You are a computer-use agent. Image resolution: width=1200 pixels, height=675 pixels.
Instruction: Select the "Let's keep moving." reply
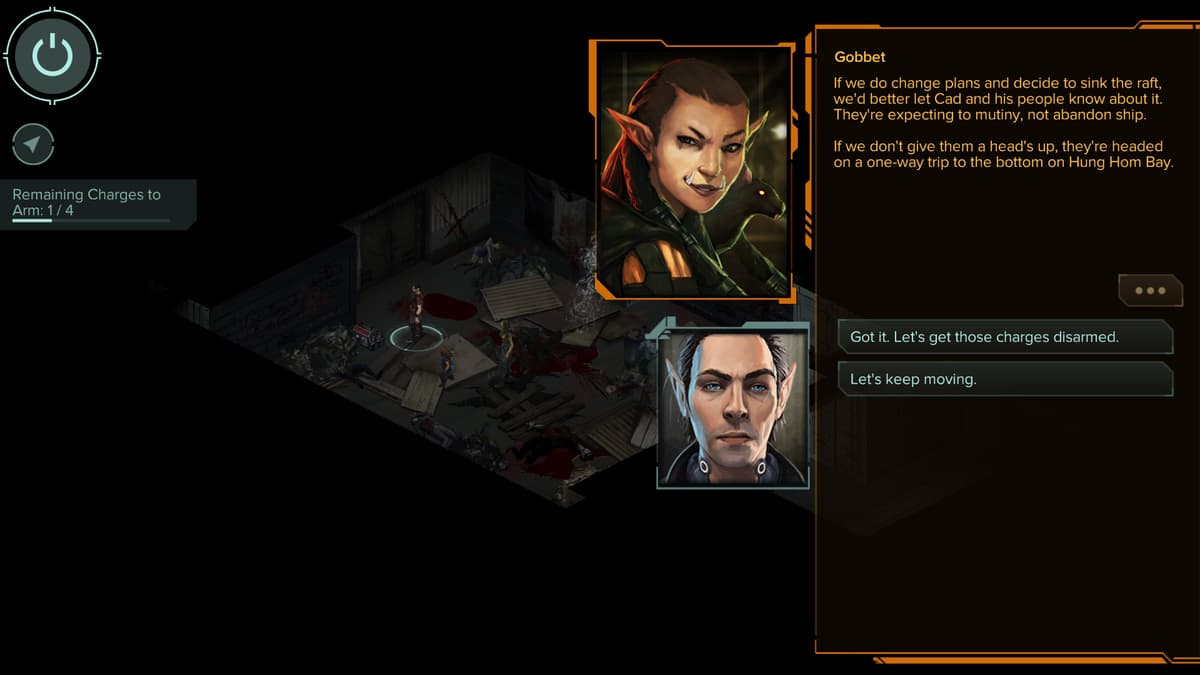click(x=1004, y=379)
